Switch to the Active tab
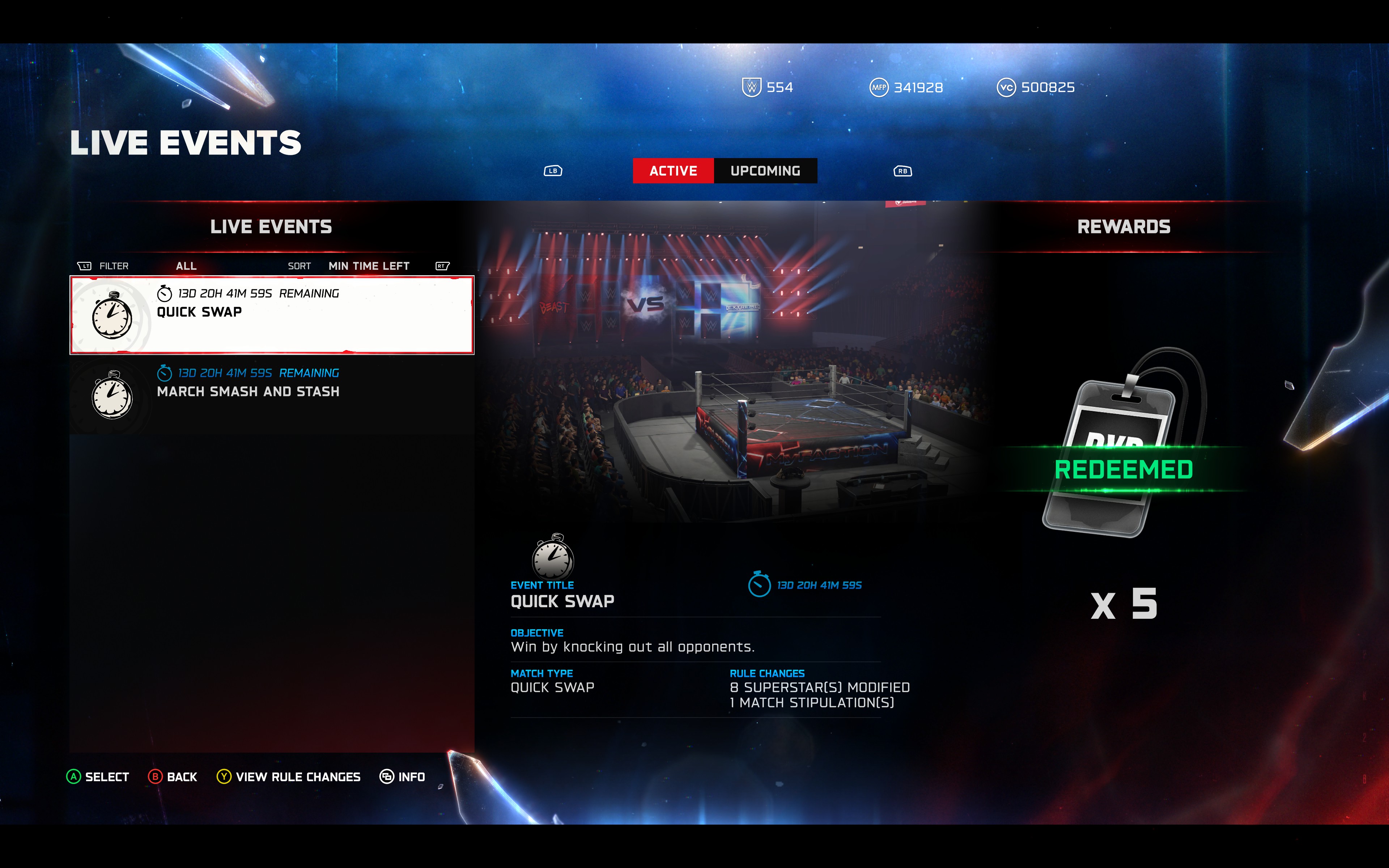The width and height of the screenshot is (1389, 868). coord(673,170)
